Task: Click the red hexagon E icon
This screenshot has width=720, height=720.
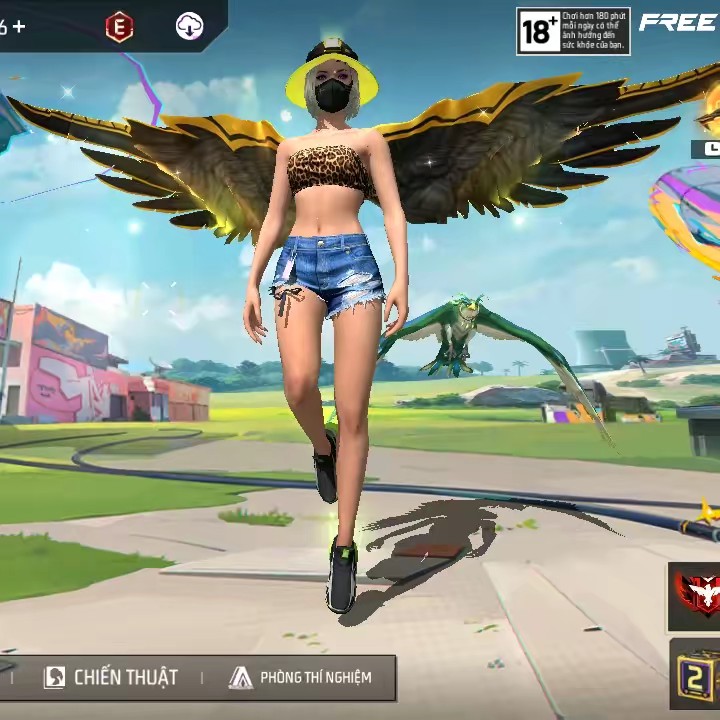Action: click(x=119, y=28)
